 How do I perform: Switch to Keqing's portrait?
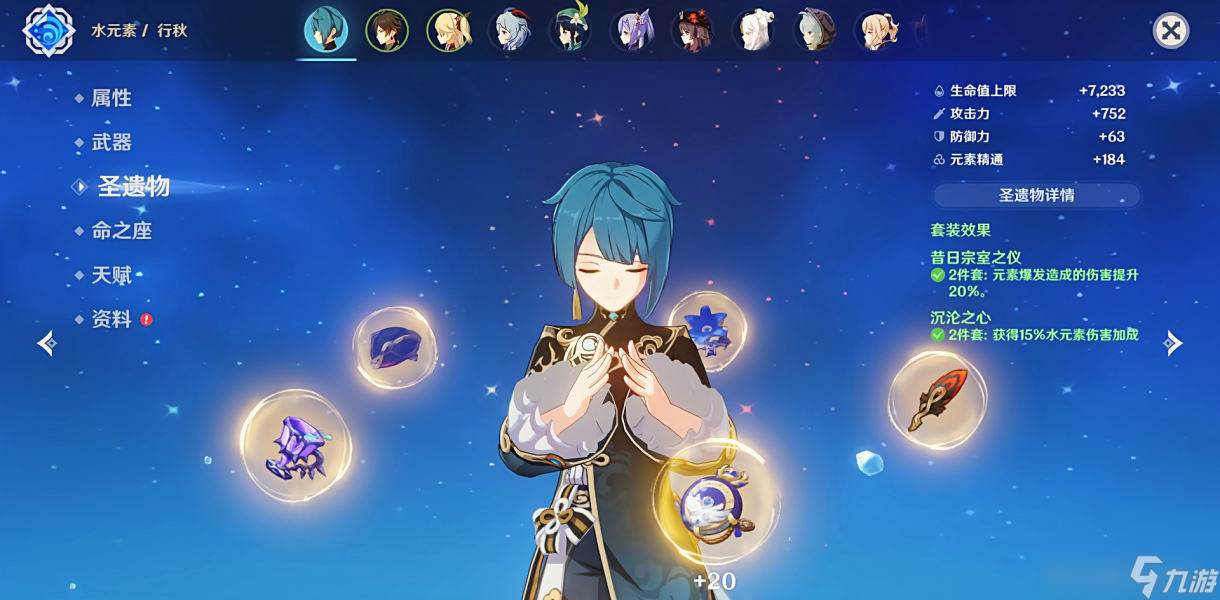pos(631,31)
